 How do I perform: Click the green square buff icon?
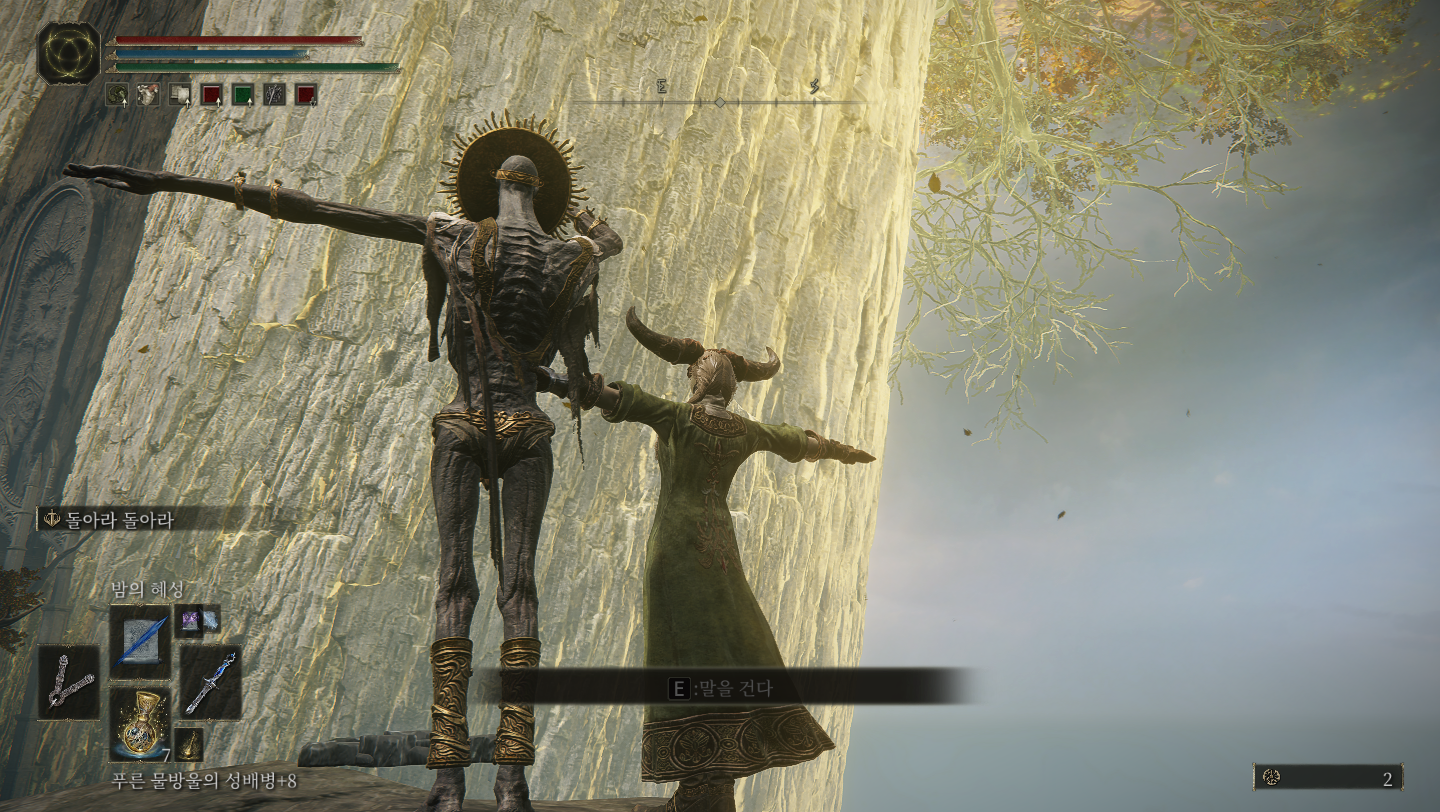point(242,94)
